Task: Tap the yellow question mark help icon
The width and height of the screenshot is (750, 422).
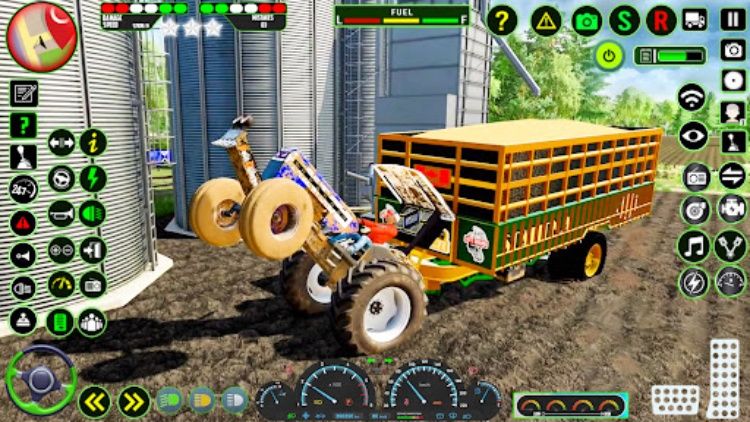Action: [x=501, y=20]
